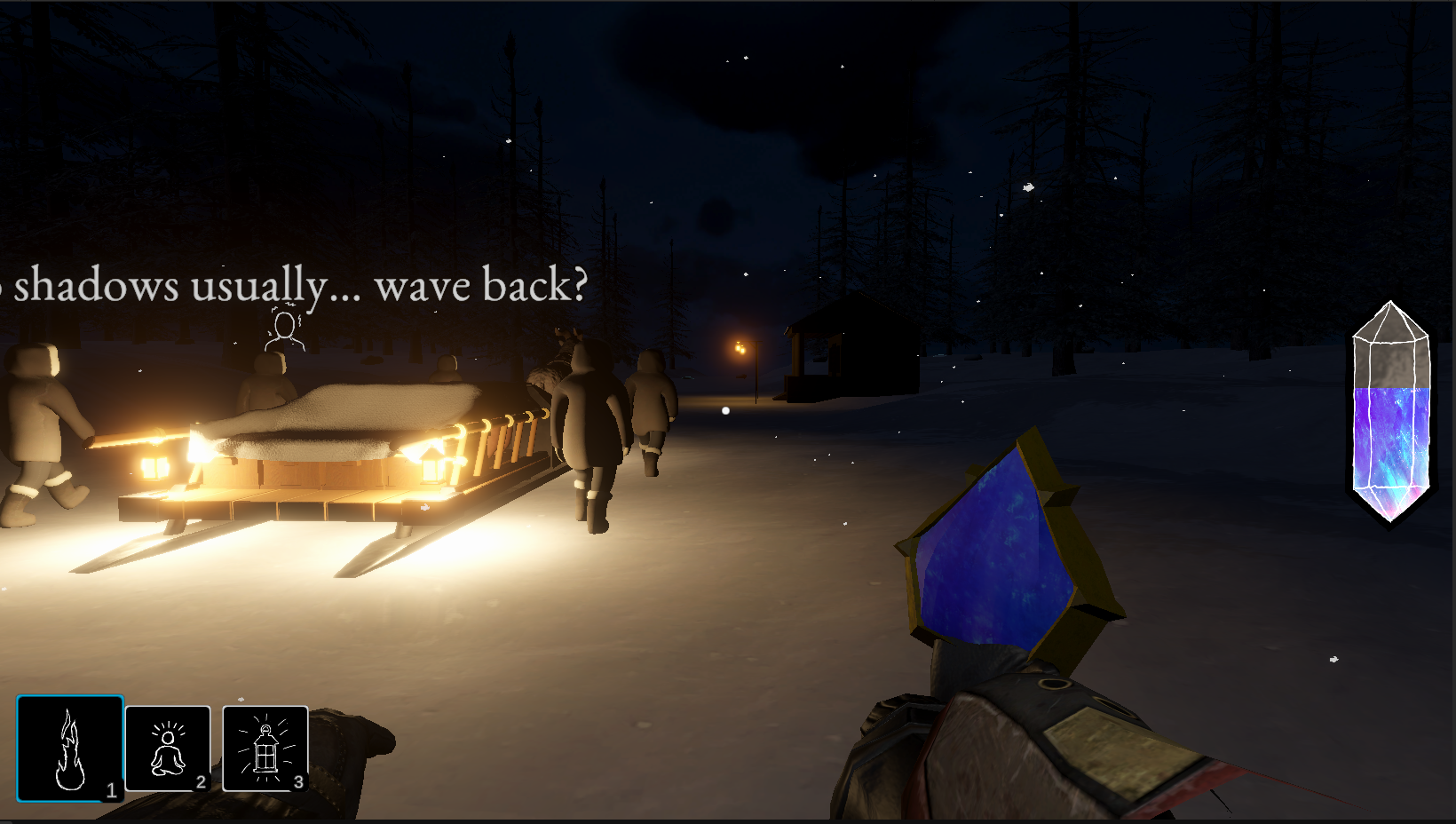Select the meditation ability in hotbar slot 2
The height and width of the screenshot is (824, 1456).
167,749
